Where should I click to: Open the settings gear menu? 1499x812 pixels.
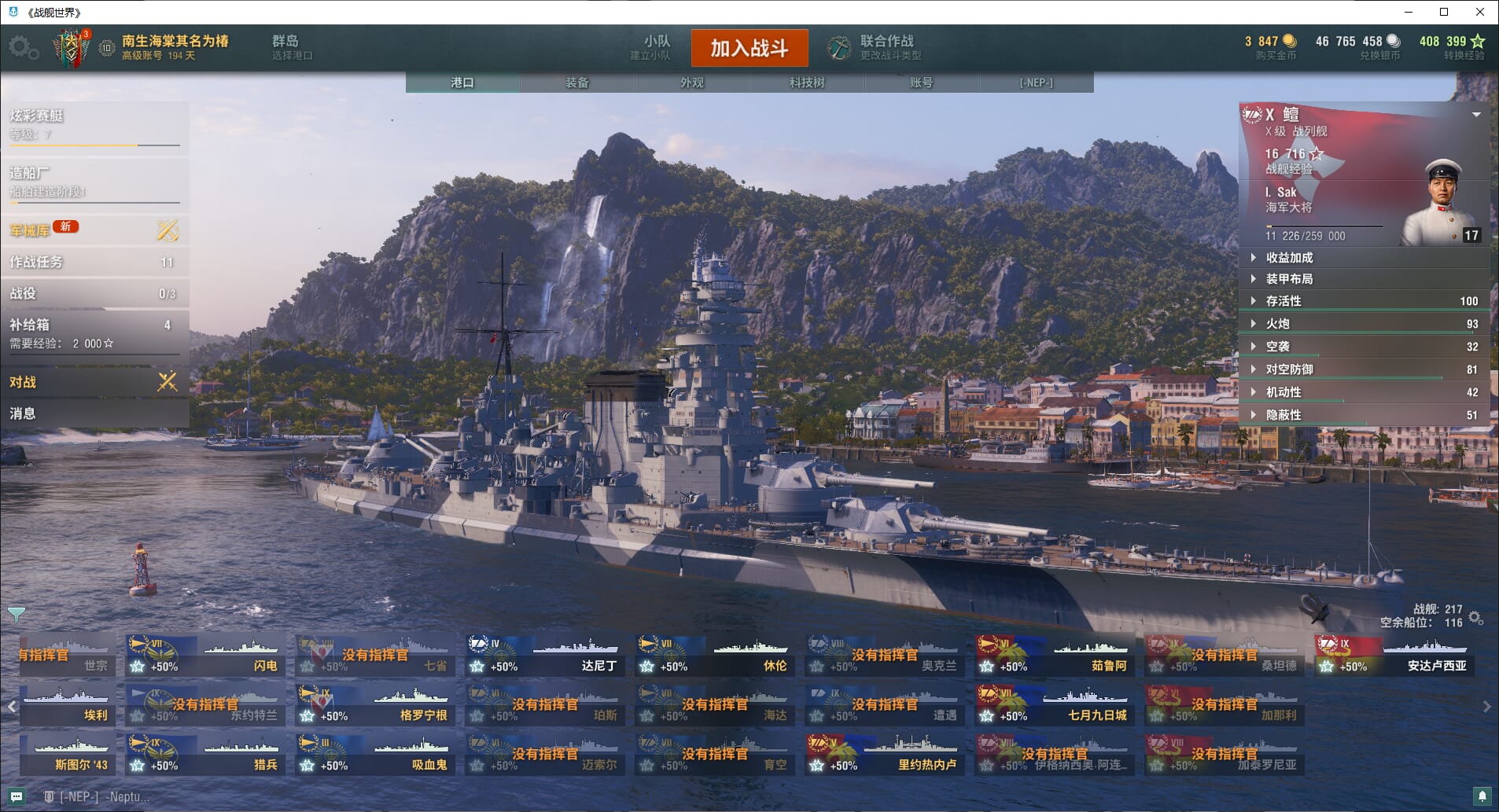pyautogui.click(x=22, y=47)
